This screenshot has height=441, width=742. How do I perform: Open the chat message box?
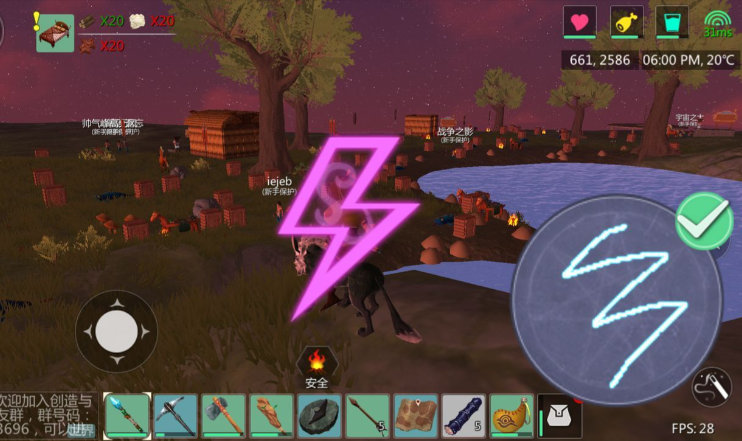[48, 413]
